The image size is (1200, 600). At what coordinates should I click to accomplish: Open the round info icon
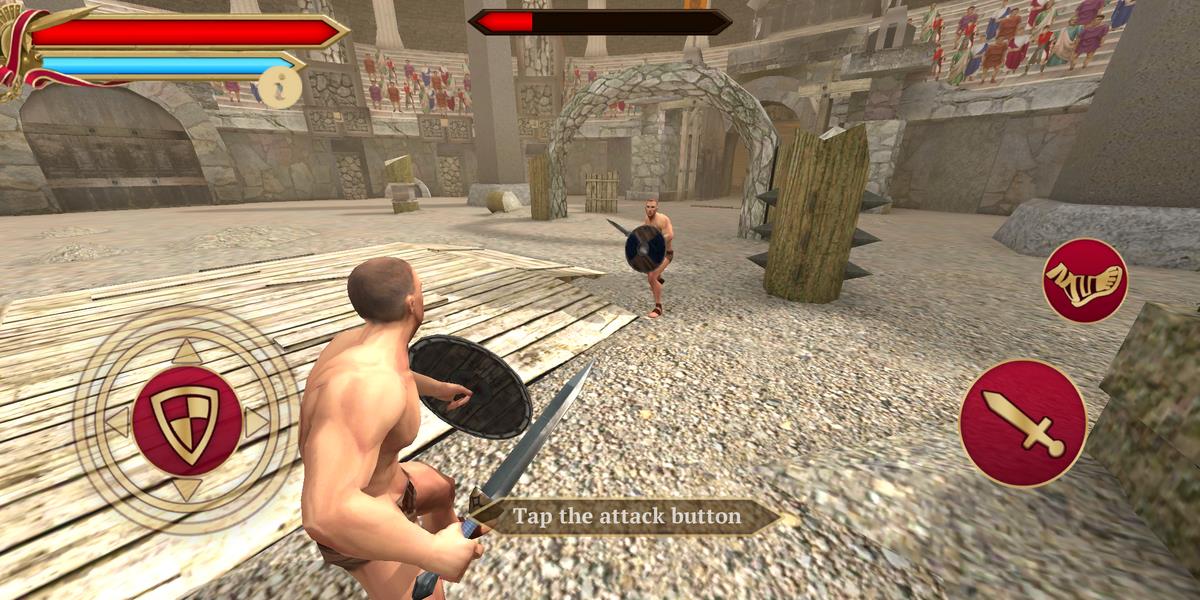pos(281,87)
